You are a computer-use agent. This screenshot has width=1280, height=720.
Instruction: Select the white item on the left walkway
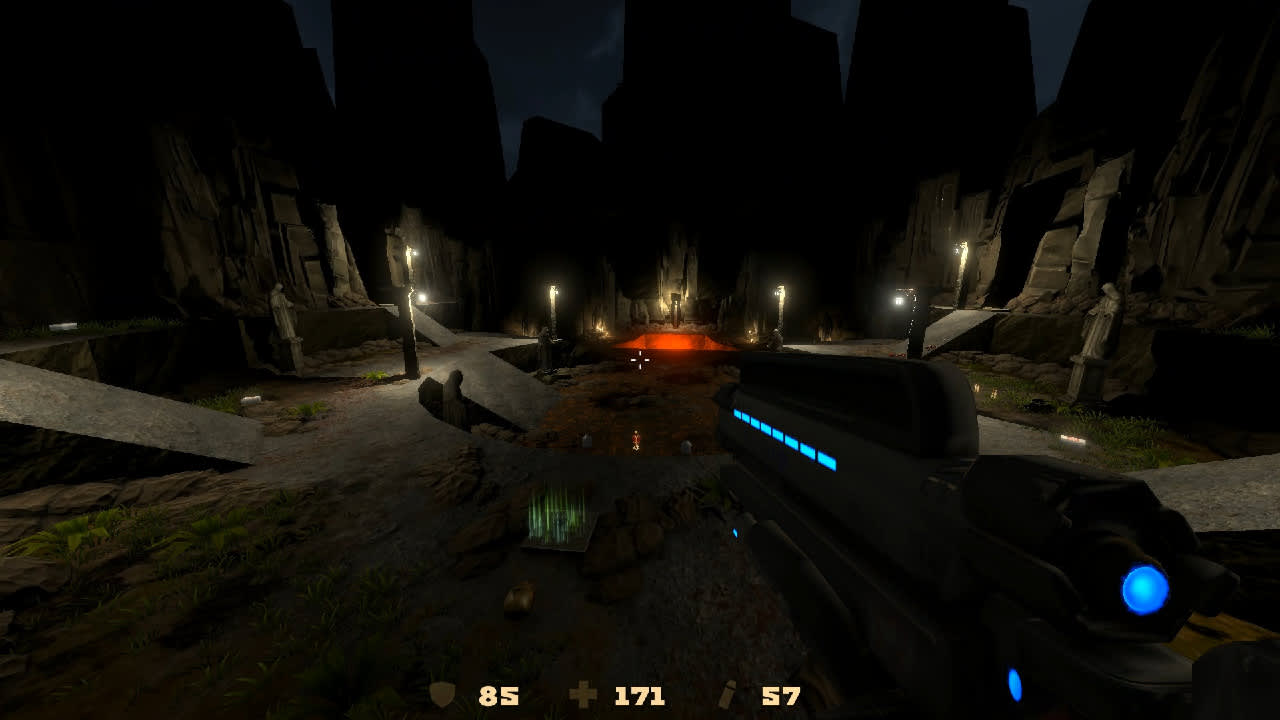pyautogui.click(x=62, y=325)
